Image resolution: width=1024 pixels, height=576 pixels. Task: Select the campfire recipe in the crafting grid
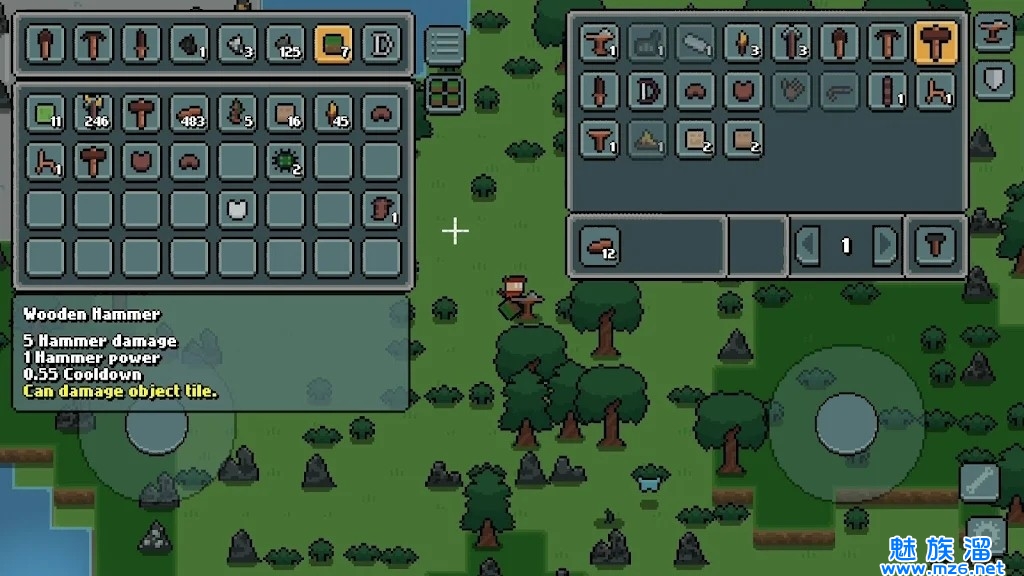coord(647,140)
